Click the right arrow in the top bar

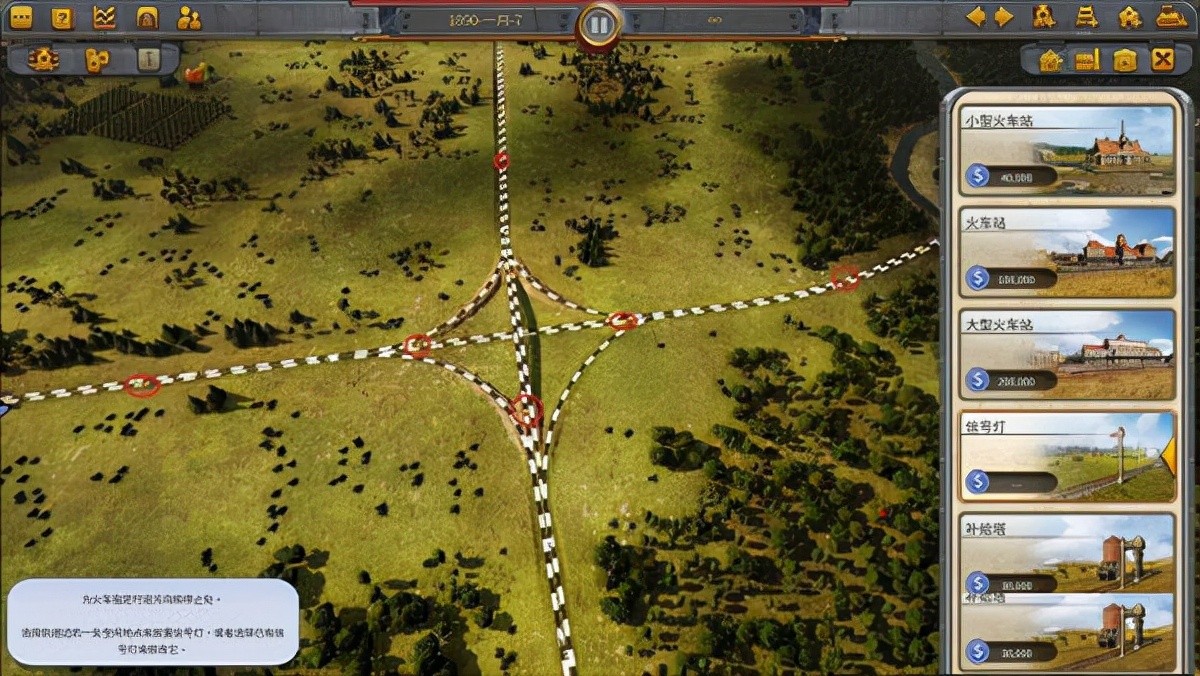tap(1004, 17)
